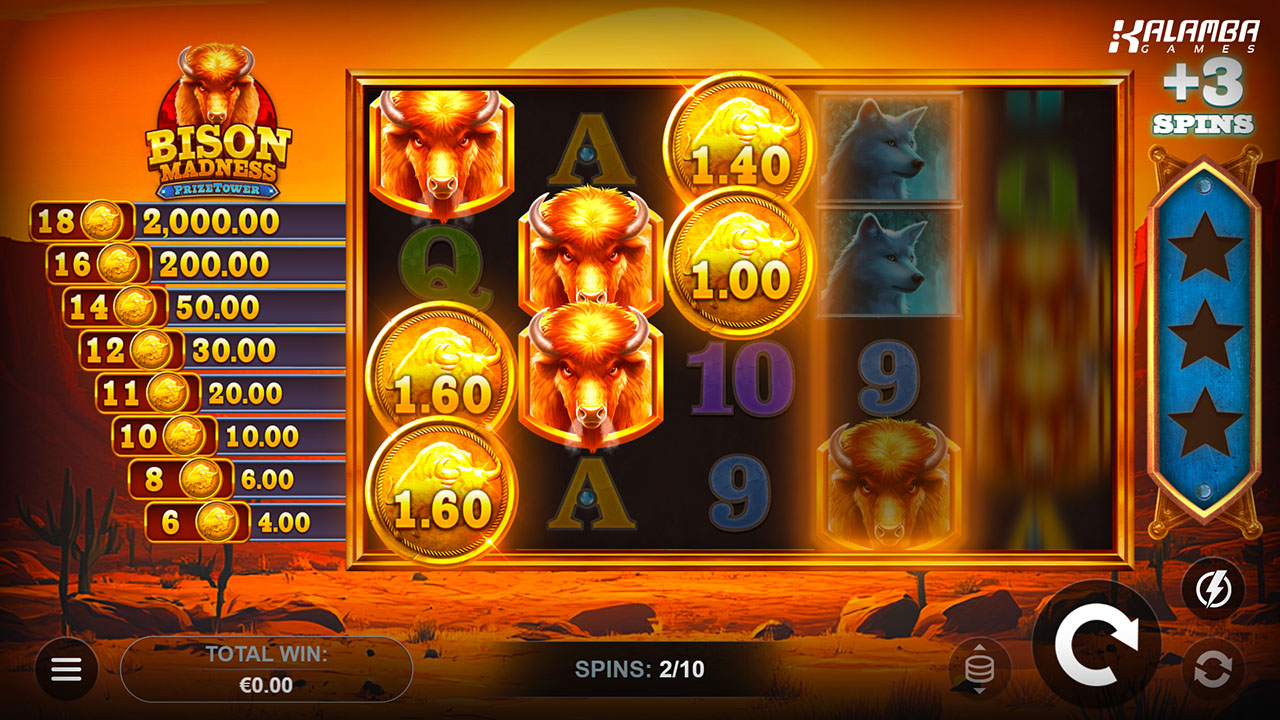Open the hamburger menu
The image size is (1280, 720).
coord(66,669)
